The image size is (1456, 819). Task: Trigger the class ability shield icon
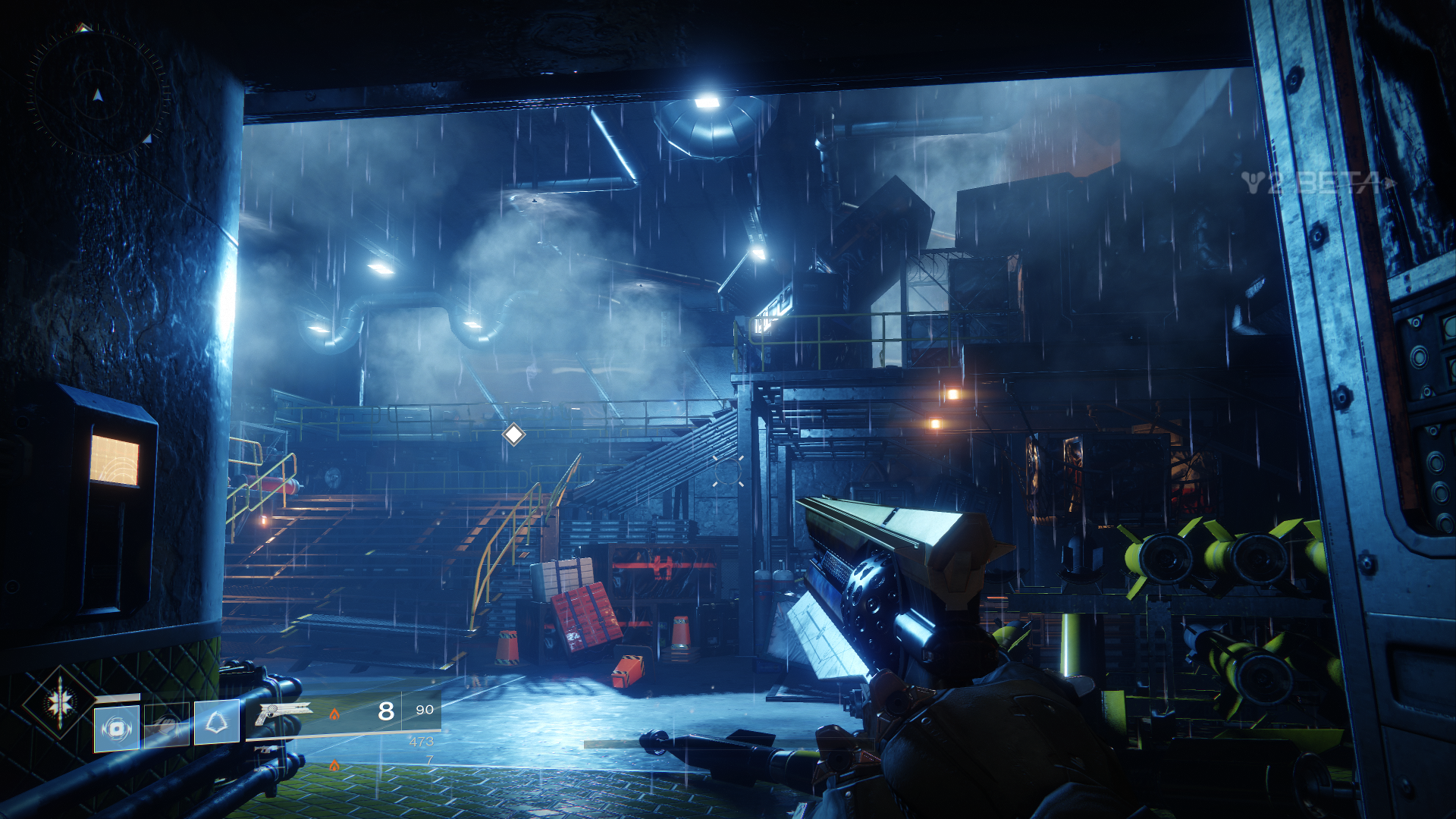pos(217,722)
